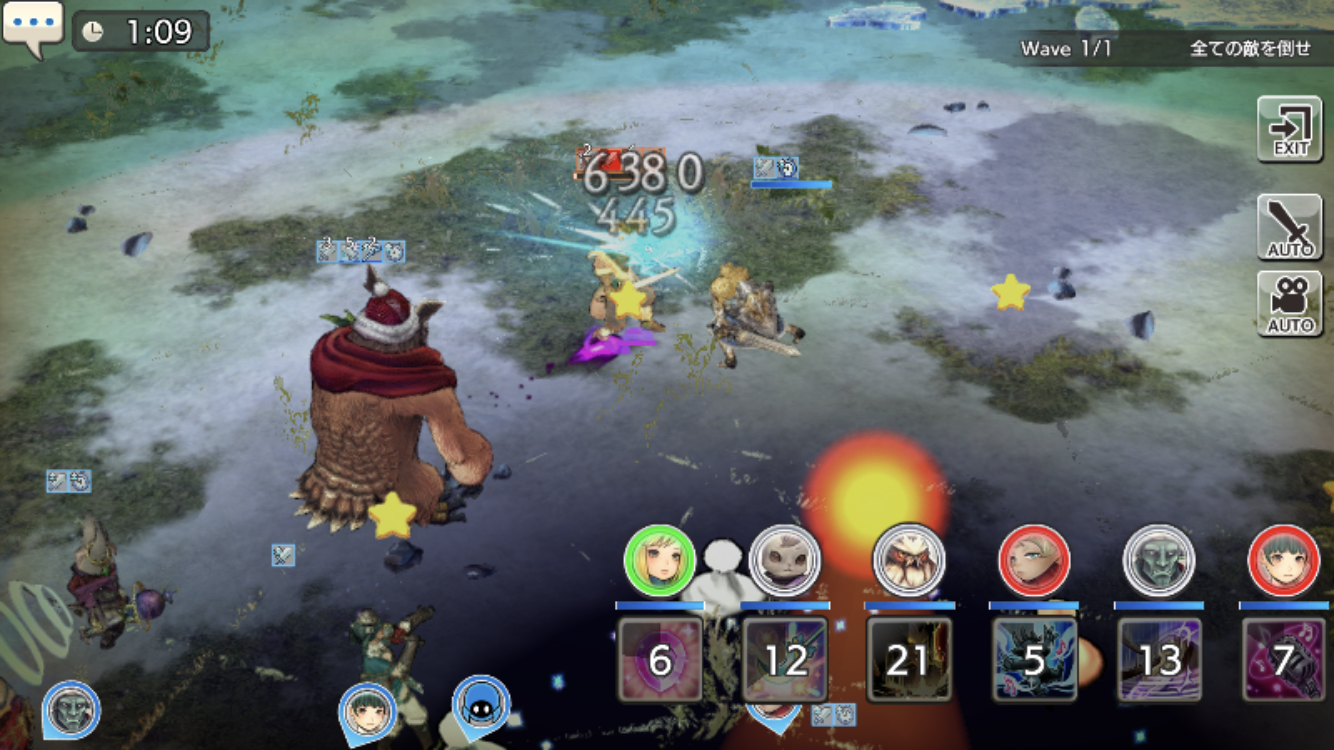Select the blonde red-hooded character portrait
Screen dimensions: 1334x750
(1034, 562)
